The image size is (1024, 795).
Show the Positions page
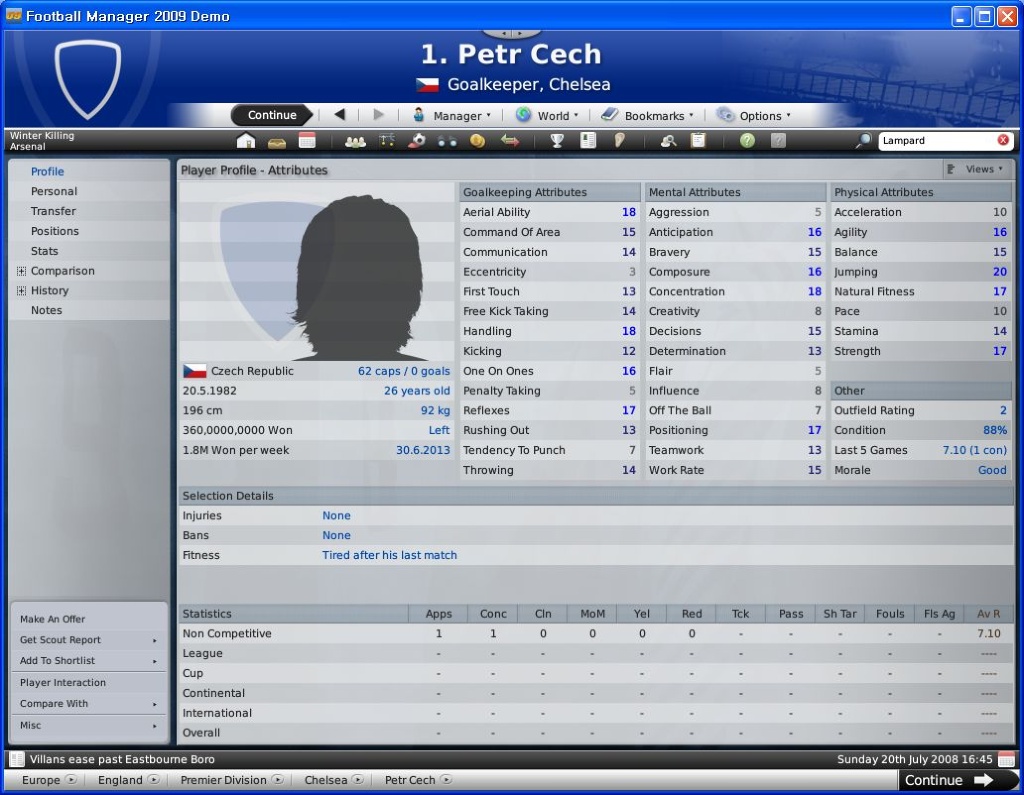(x=55, y=231)
